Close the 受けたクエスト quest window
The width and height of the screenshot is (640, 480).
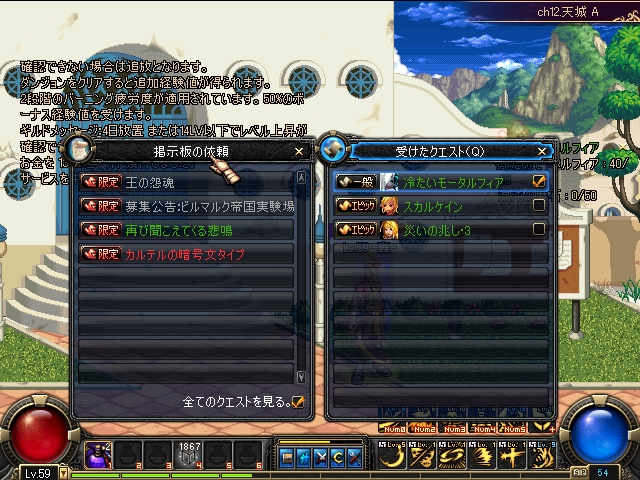pos(542,151)
